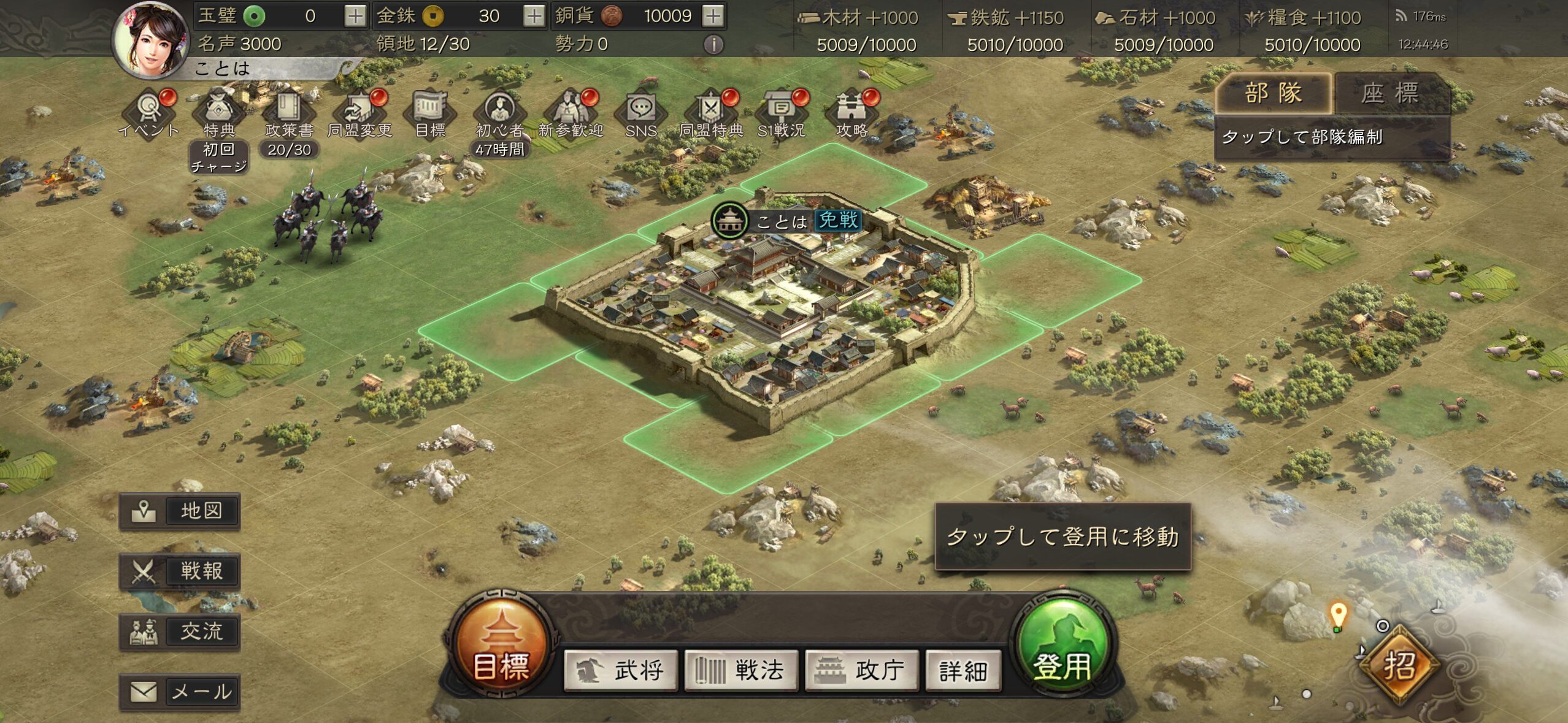The image size is (1568, 723).
Task: Open the S1戦況 battle status icon
Action: pos(781,112)
